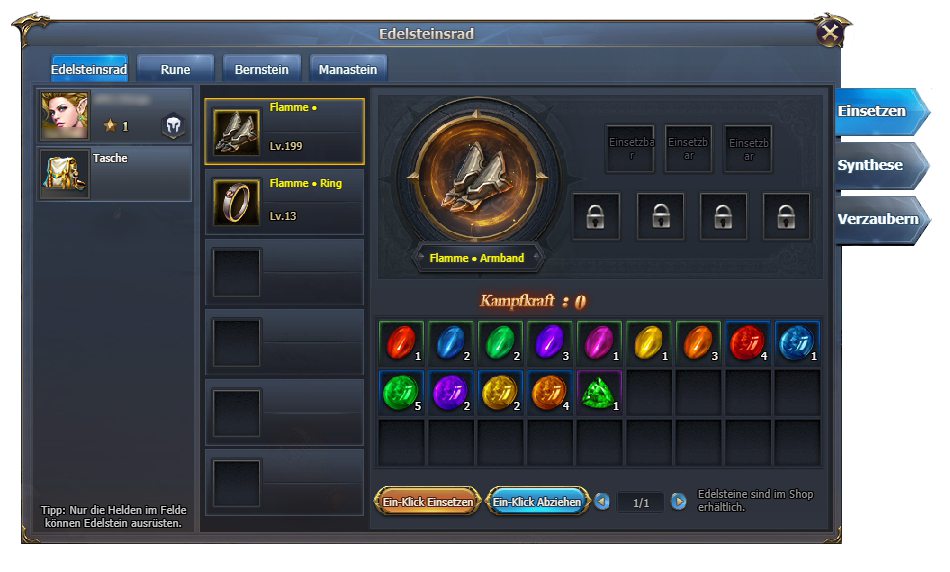
Task: Select the Flamme Ring Lv.13 equipment row
Action: click(x=285, y=201)
